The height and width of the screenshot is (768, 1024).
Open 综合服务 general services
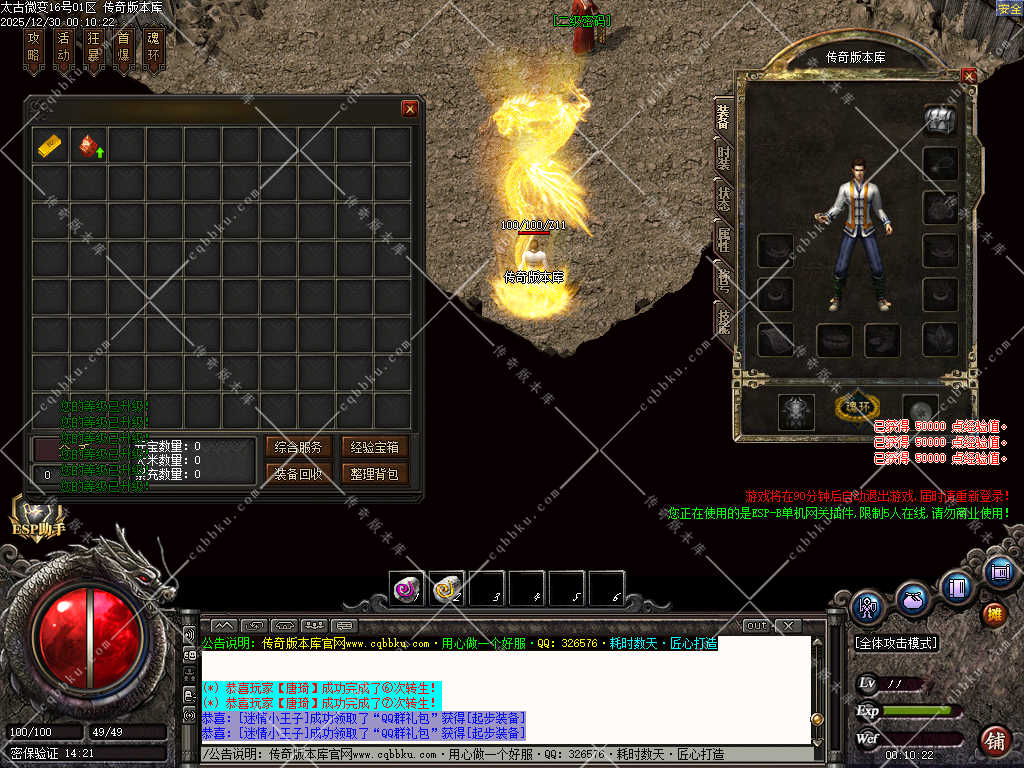pyautogui.click(x=297, y=447)
